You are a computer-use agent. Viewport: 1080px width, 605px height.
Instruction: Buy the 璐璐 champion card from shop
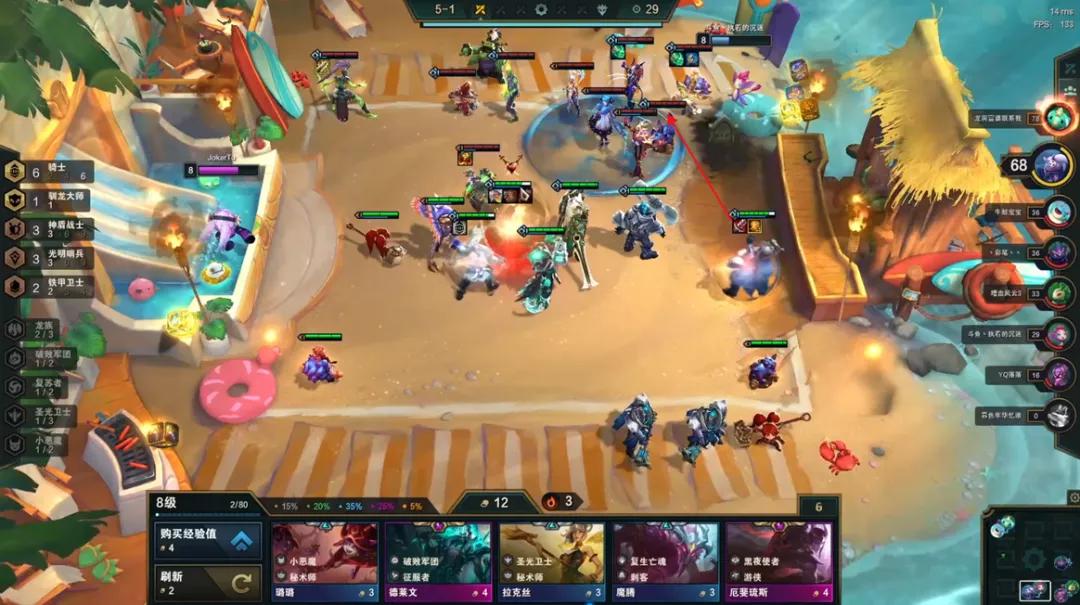[325, 561]
